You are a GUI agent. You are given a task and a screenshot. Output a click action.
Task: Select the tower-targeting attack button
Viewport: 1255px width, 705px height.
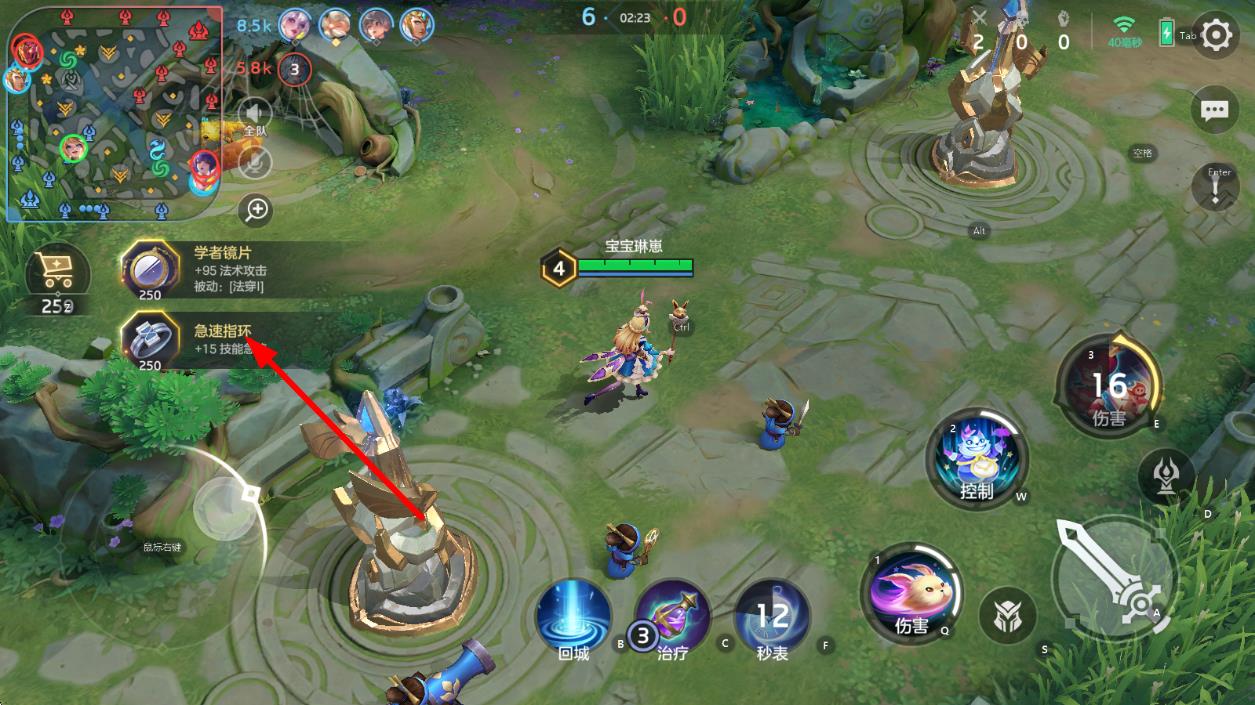1167,474
